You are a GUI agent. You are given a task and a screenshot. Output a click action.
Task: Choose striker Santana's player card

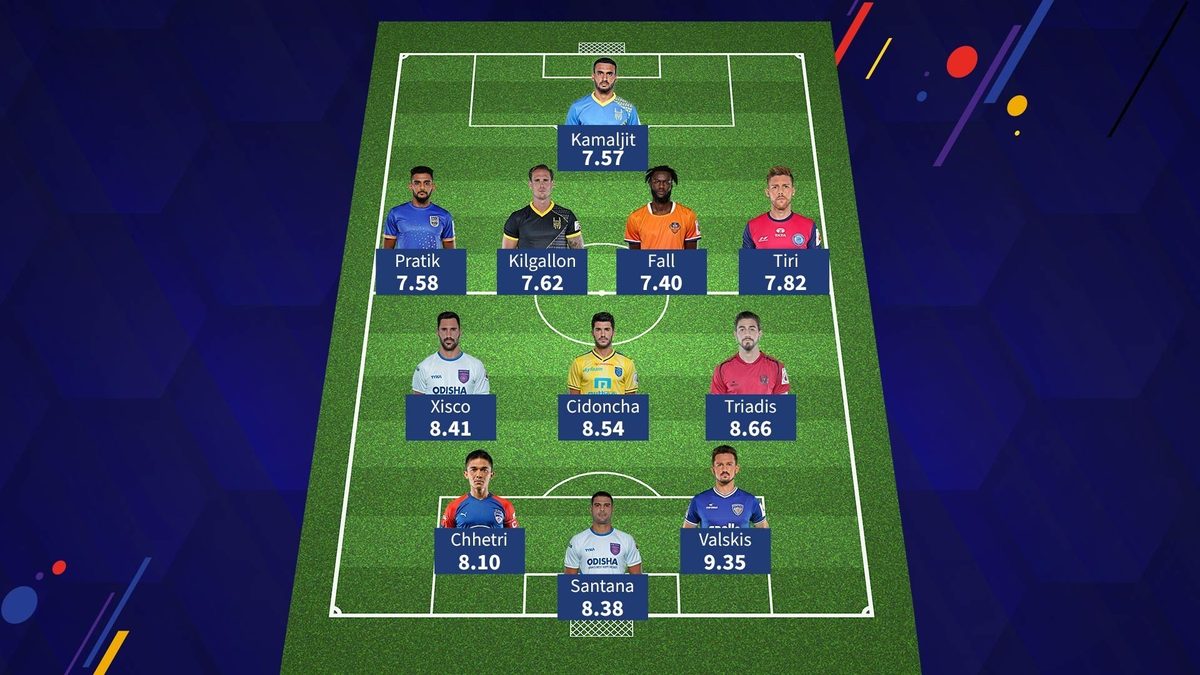pos(602,595)
